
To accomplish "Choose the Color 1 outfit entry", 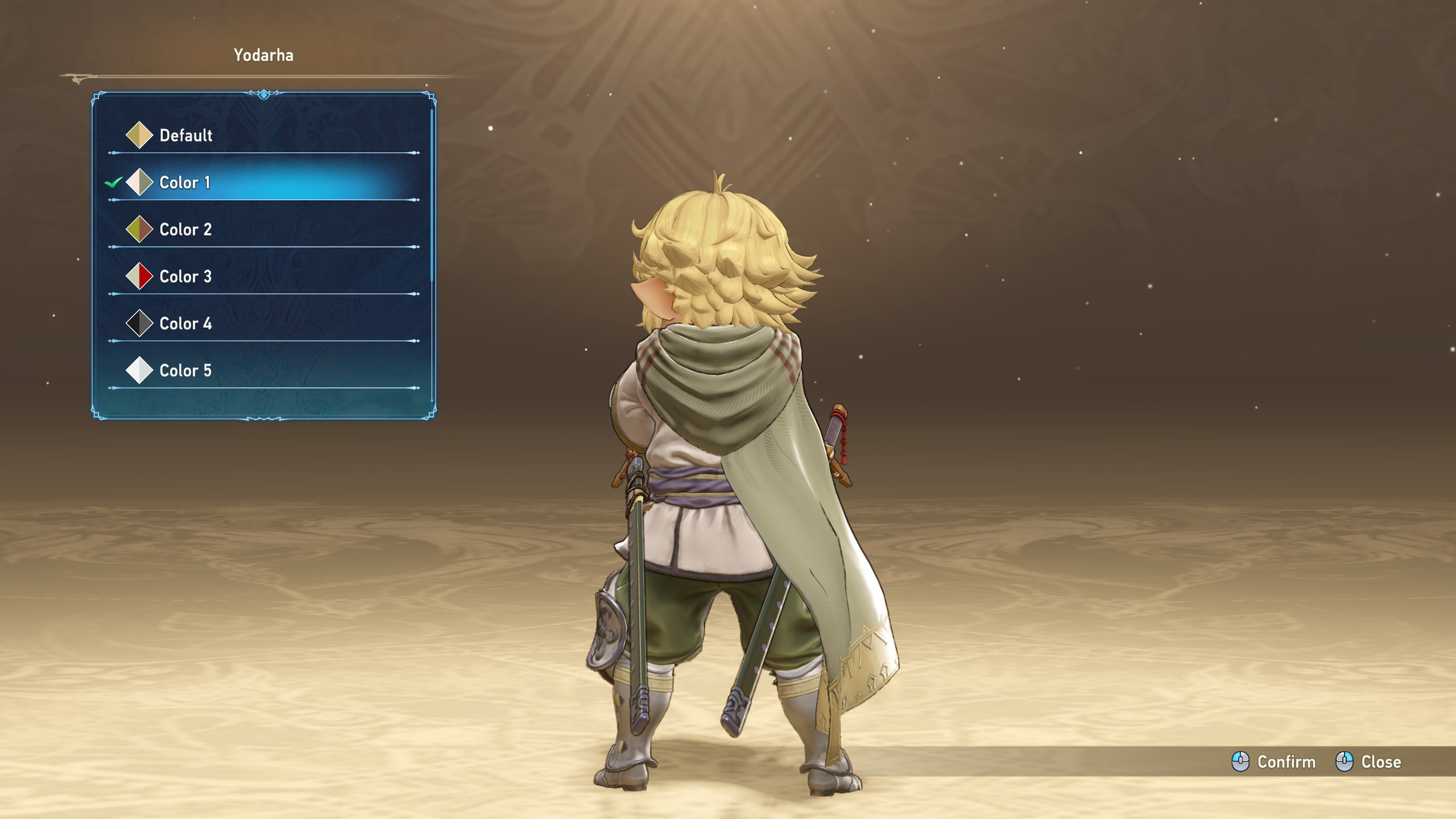I will [x=185, y=183].
